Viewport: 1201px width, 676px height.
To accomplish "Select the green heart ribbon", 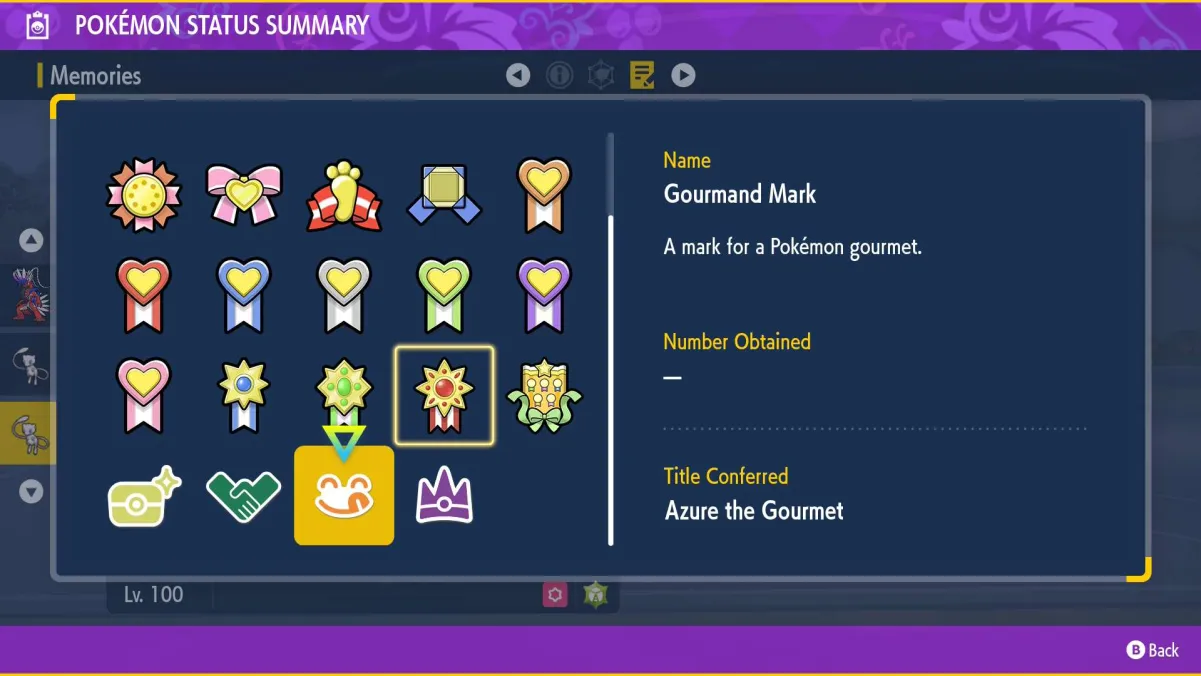I will tap(444, 295).
